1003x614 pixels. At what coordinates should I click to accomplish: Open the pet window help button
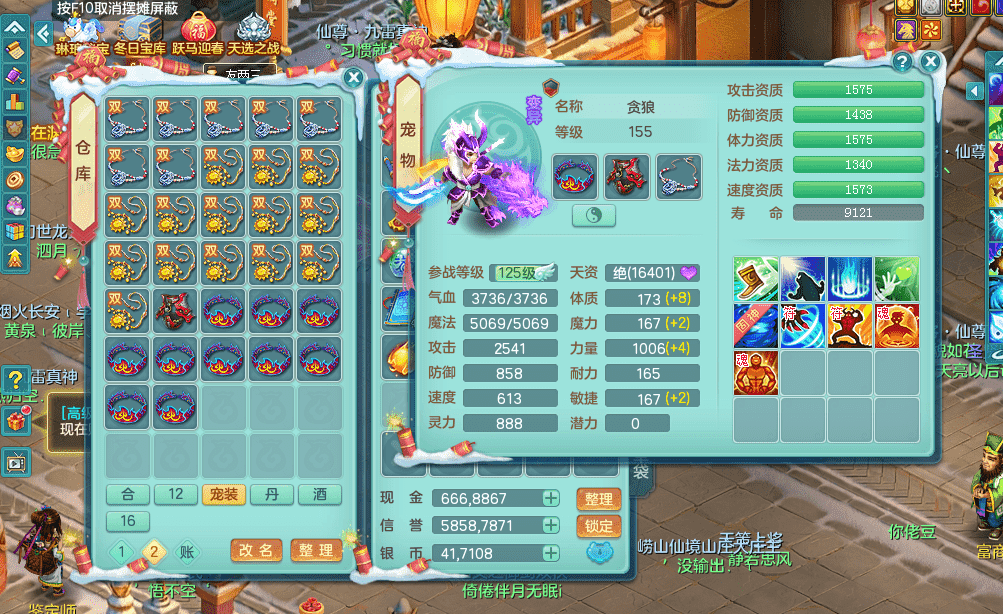click(x=902, y=63)
